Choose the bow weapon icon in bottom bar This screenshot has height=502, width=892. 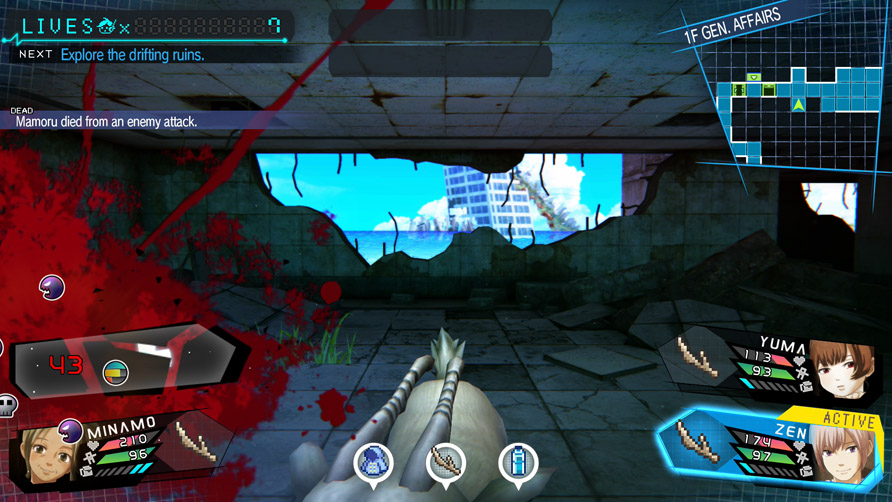pos(446,462)
